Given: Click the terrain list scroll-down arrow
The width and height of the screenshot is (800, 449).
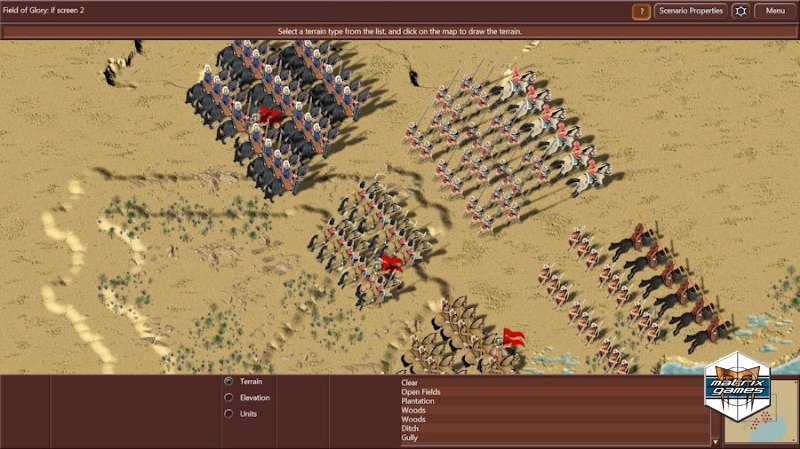Looking at the screenshot, I should 715,441.
